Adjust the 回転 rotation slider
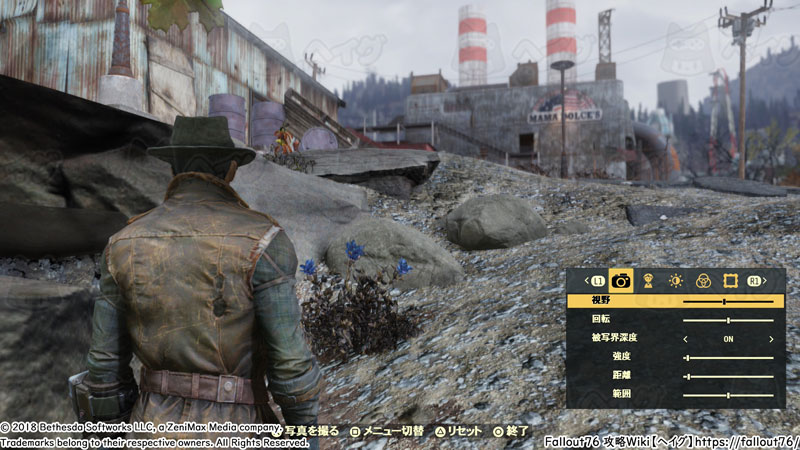The image size is (800, 450). (728, 320)
